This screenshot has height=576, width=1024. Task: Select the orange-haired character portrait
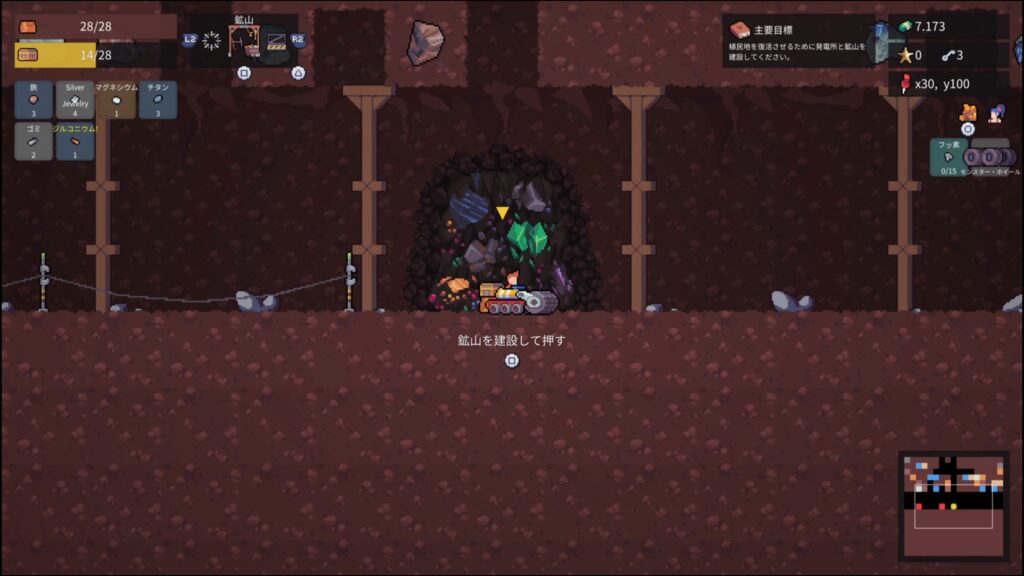[968, 113]
